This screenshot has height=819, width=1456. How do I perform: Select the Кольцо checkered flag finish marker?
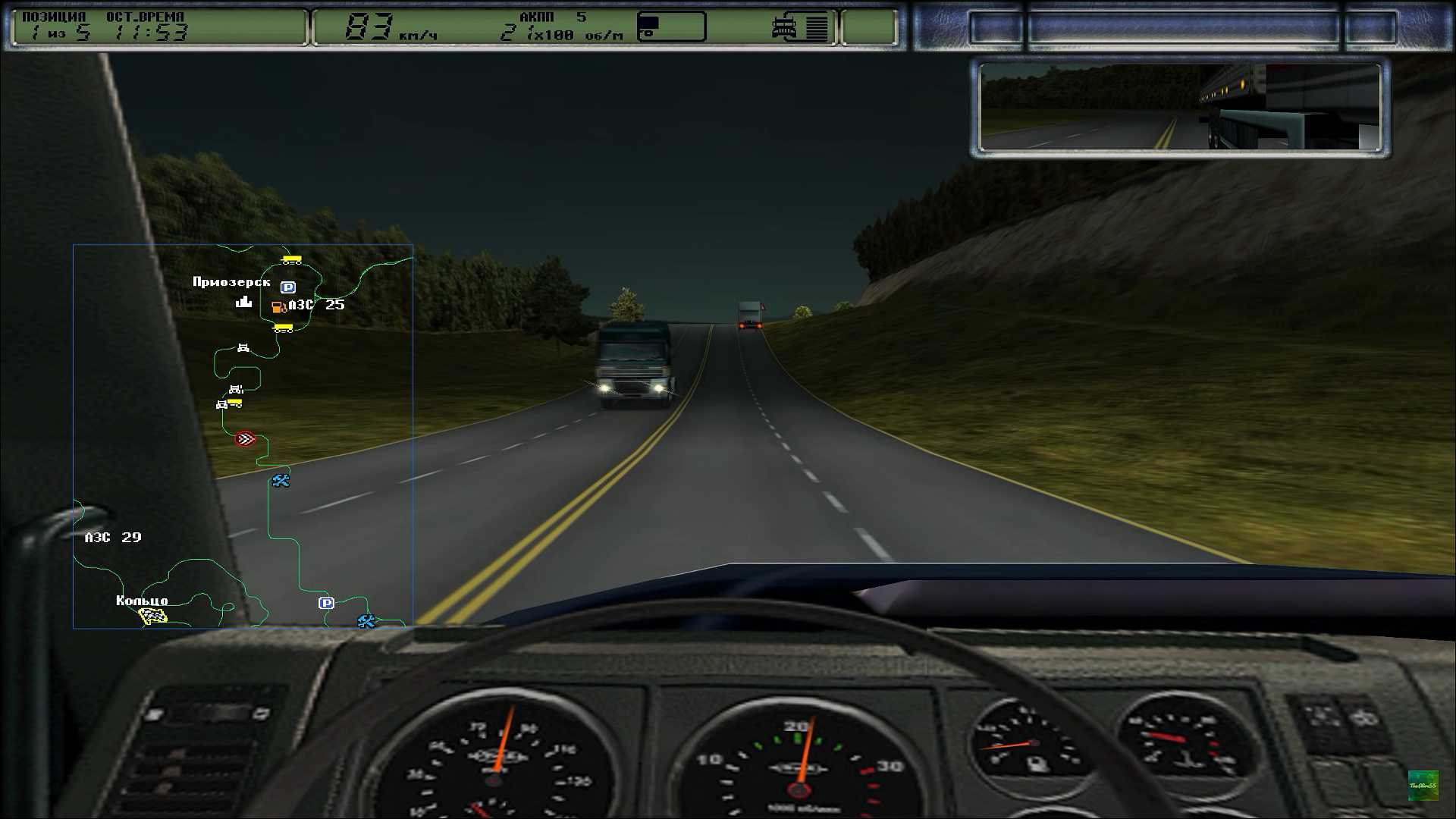pos(153,617)
